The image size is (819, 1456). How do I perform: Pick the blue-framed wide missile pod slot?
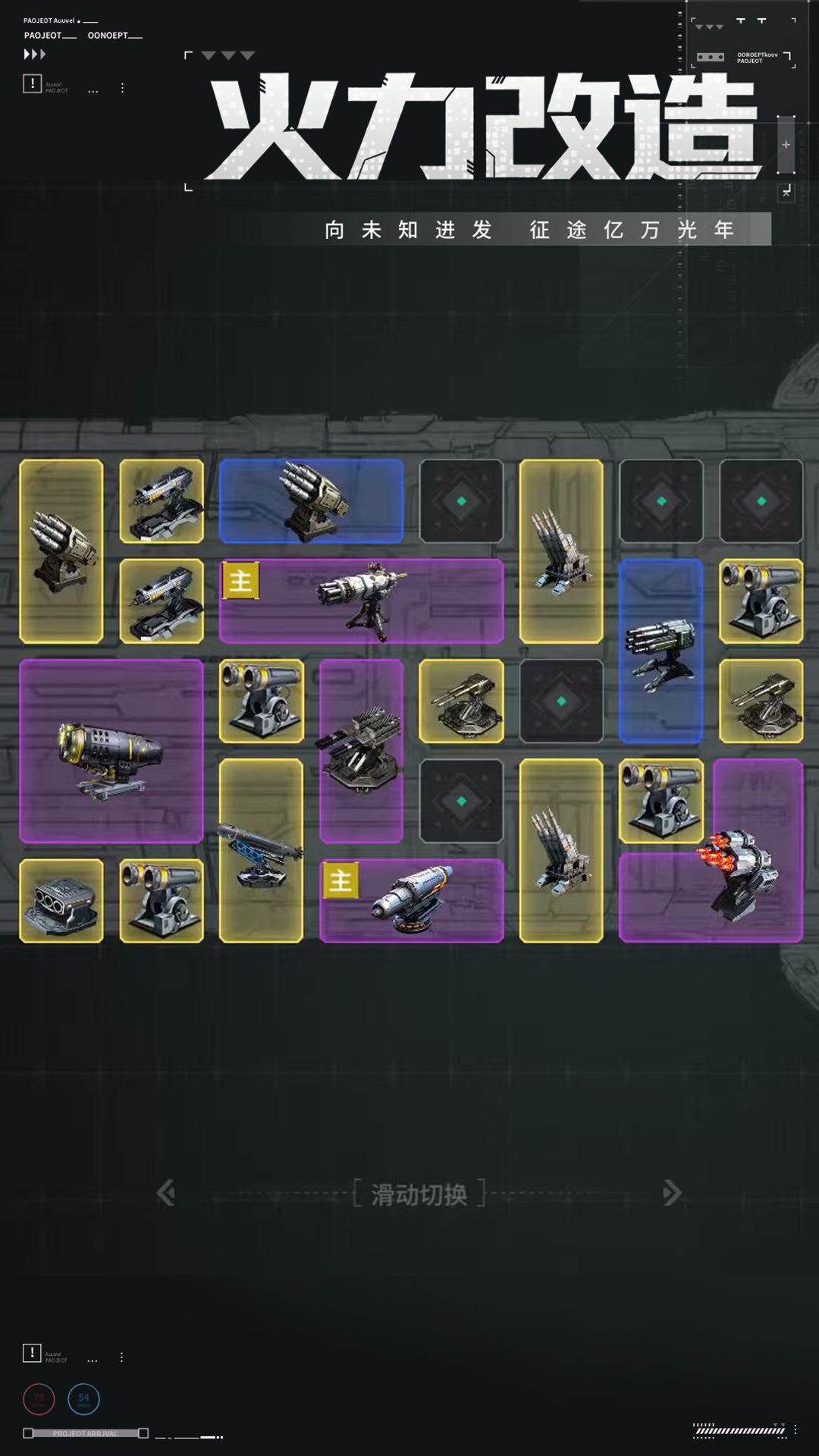[x=311, y=500]
